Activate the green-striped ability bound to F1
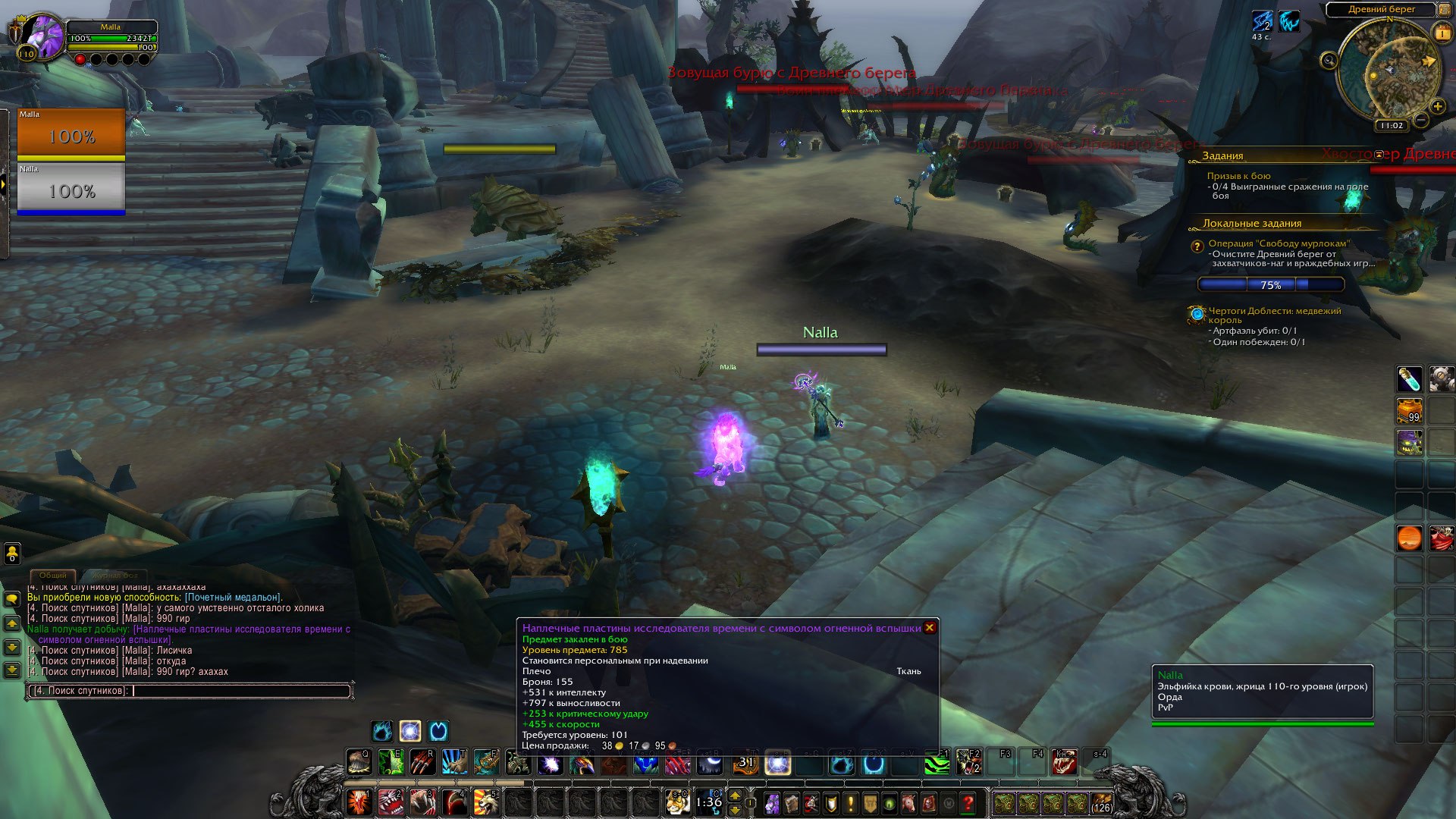 coord(937,762)
